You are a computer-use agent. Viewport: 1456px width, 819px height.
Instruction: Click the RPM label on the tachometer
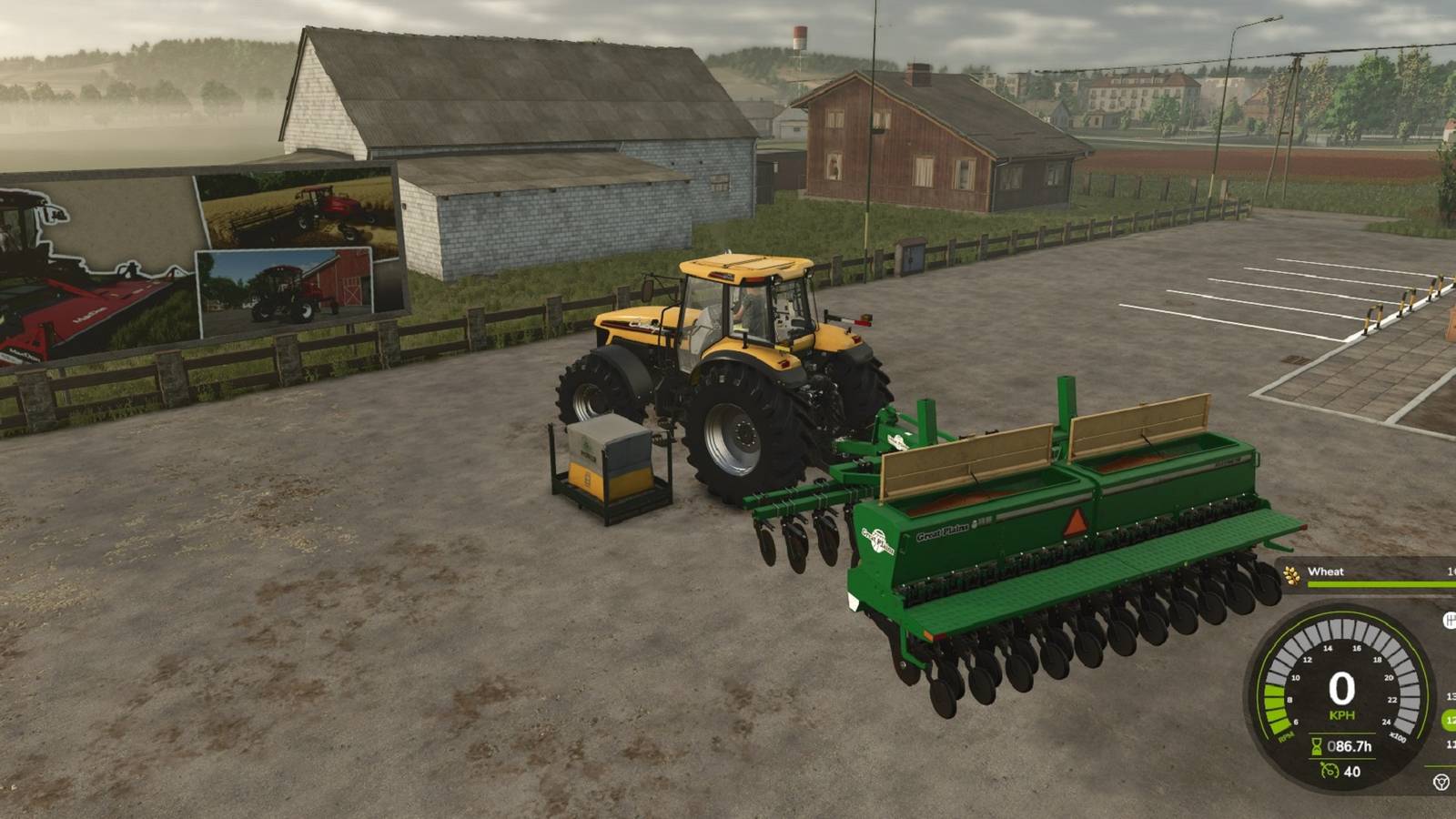(x=1285, y=735)
